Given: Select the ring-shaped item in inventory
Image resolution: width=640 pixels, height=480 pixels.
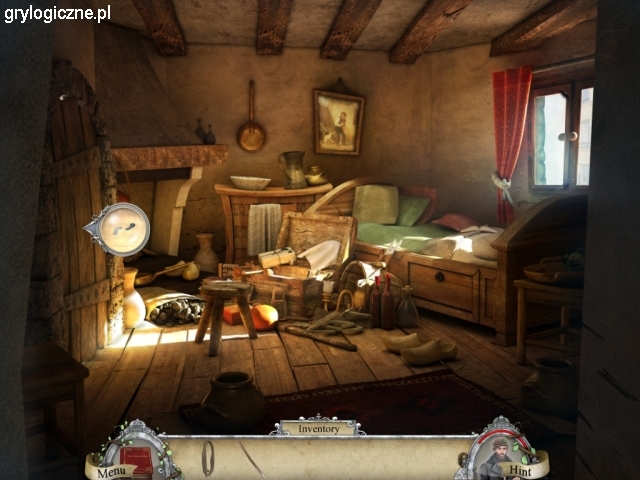Looking at the screenshot, I should (208, 457).
